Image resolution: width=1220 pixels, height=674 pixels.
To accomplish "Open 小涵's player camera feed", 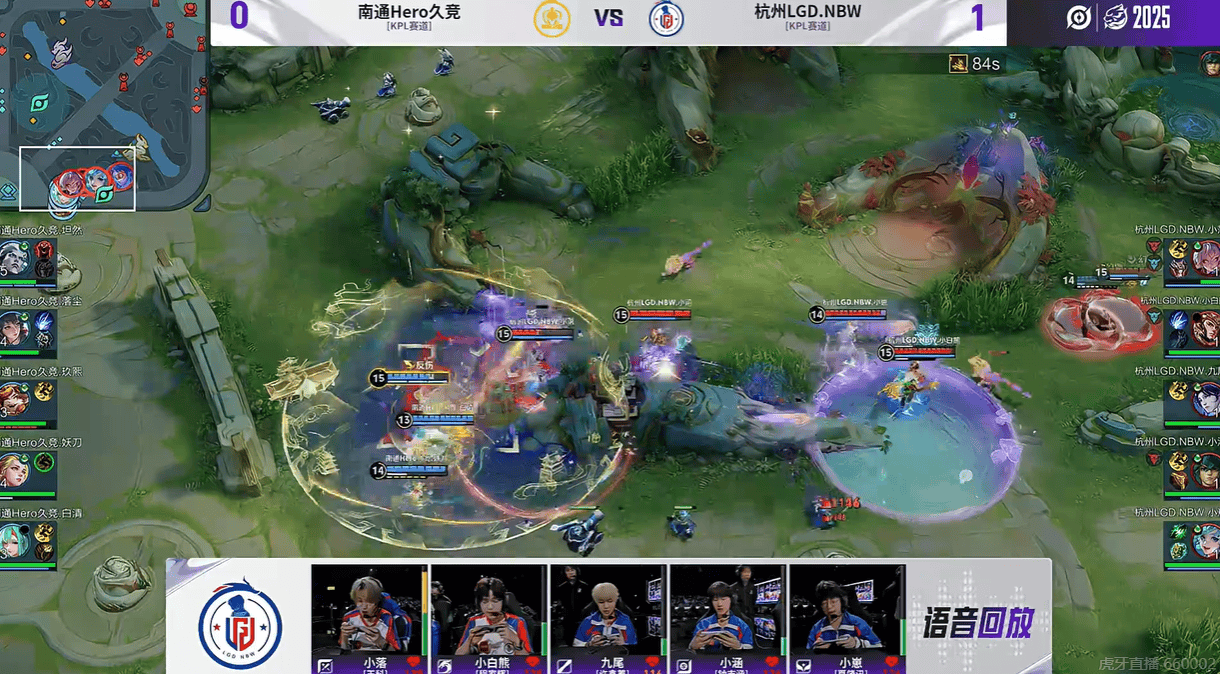I will [728, 610].
